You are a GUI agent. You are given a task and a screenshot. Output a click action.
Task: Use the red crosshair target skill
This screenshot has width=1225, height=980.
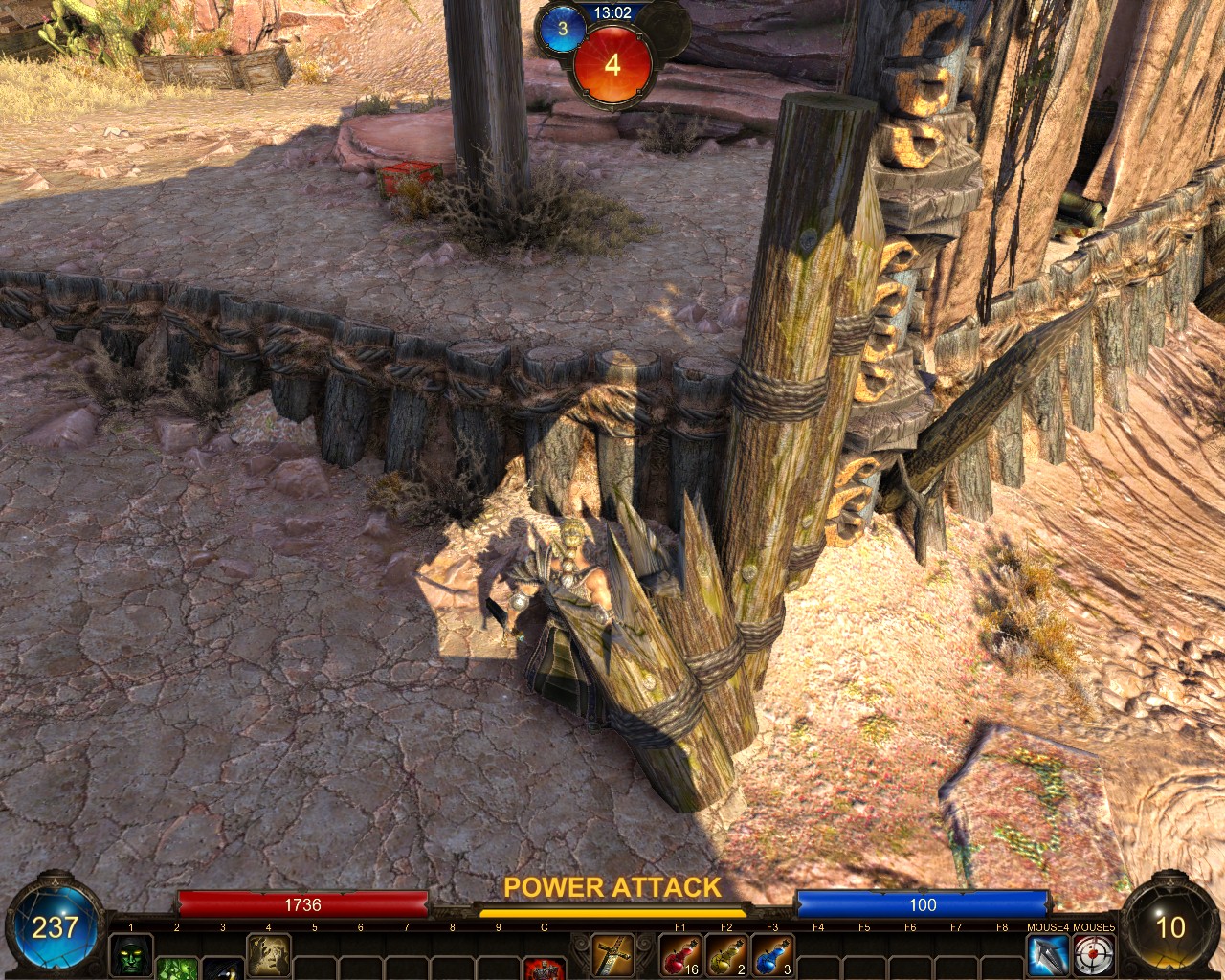point(1094,955)
